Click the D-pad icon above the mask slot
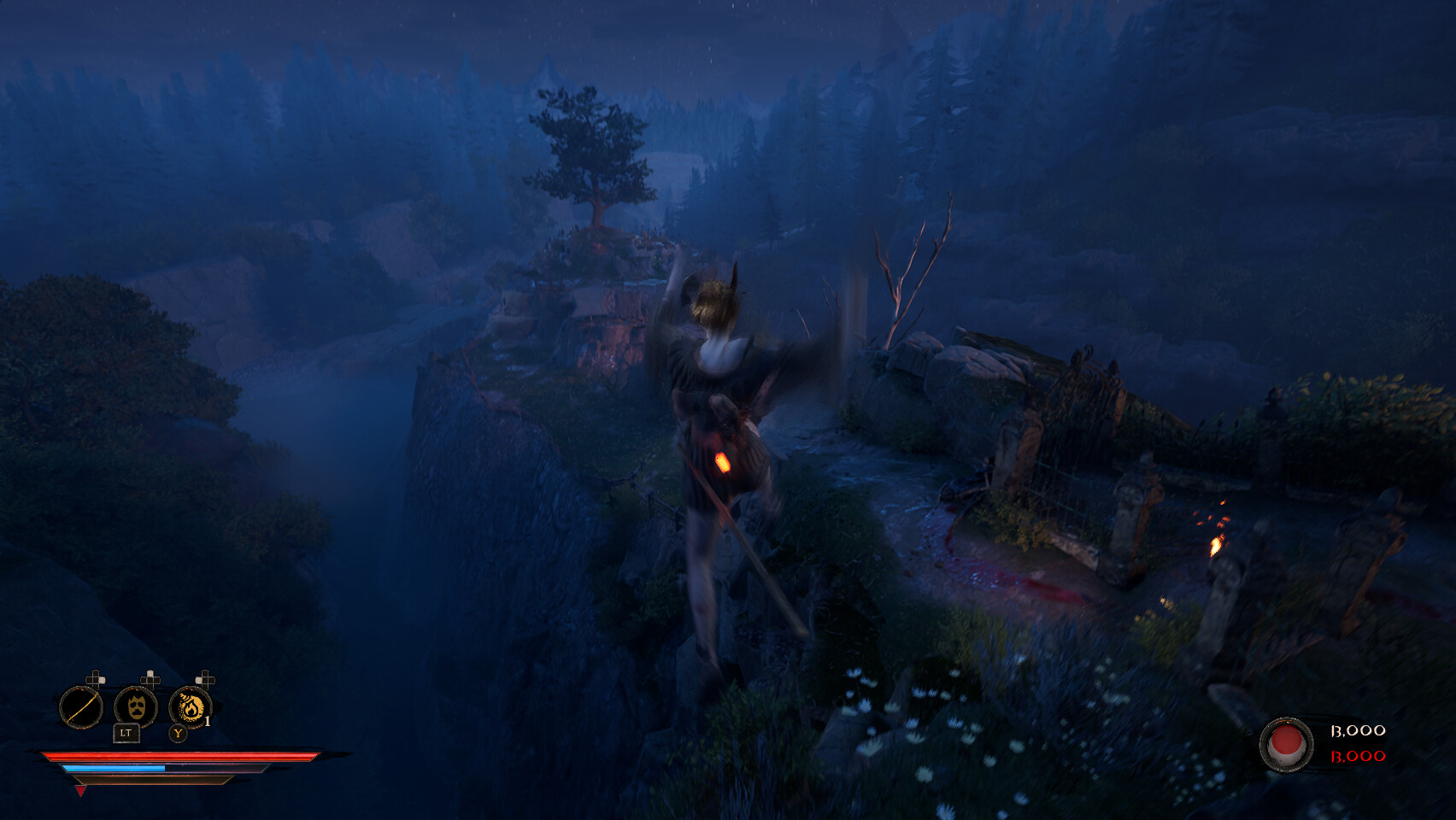1456x820 pixels. (150, 678)
